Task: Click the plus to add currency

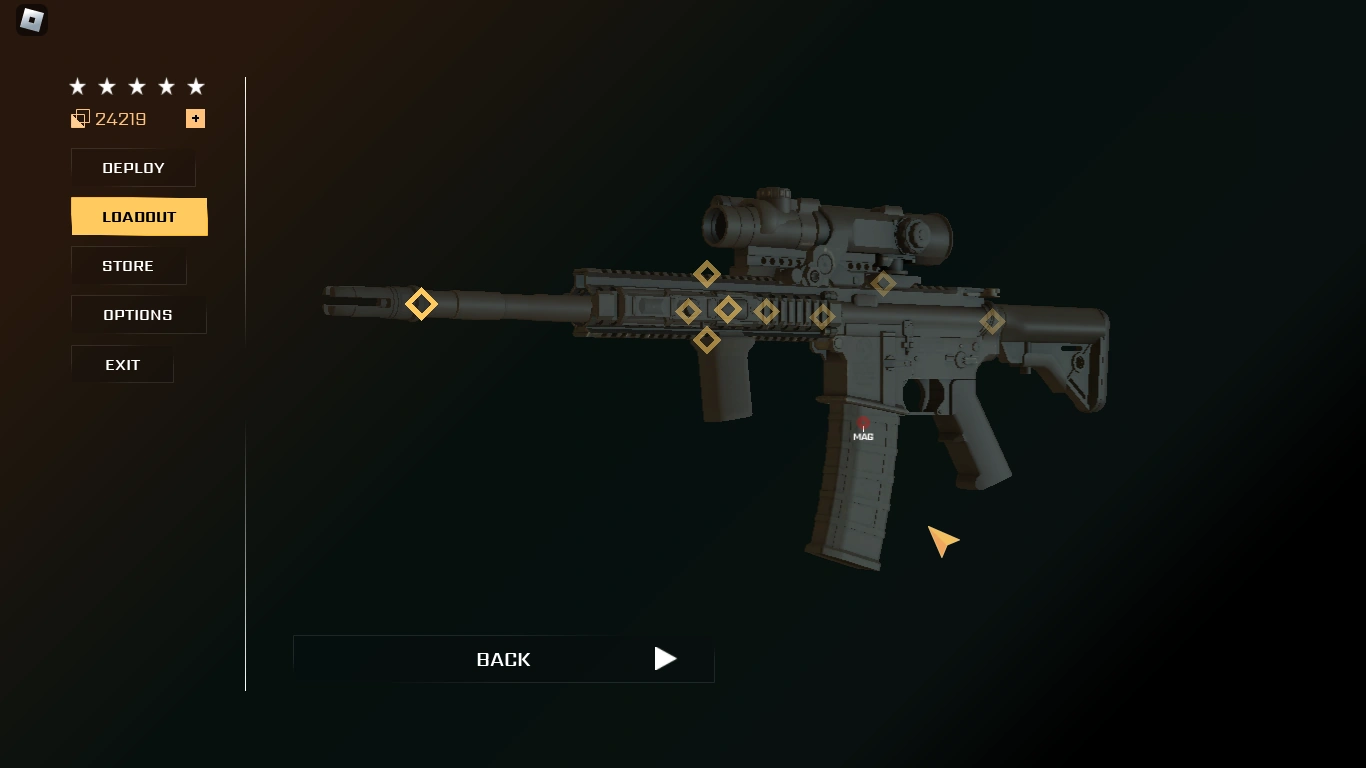Action: (x=195, y=118)
